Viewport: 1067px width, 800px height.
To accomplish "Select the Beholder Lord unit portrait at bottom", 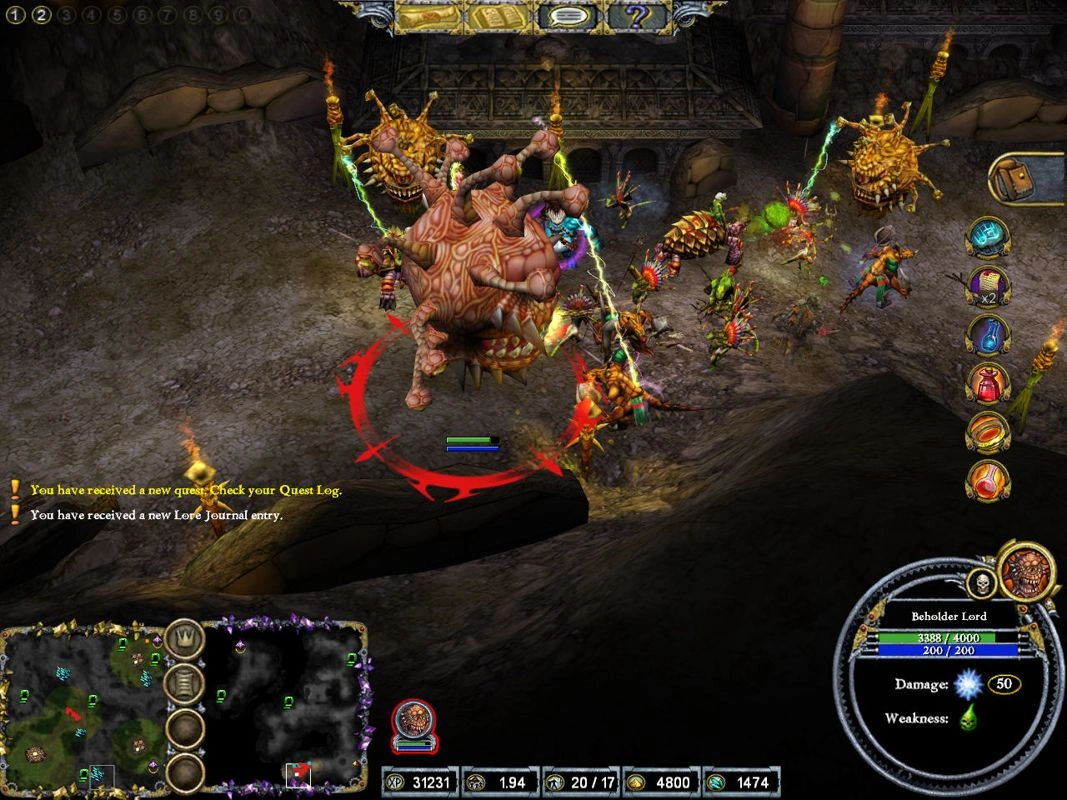I will (x=413, y=722).
